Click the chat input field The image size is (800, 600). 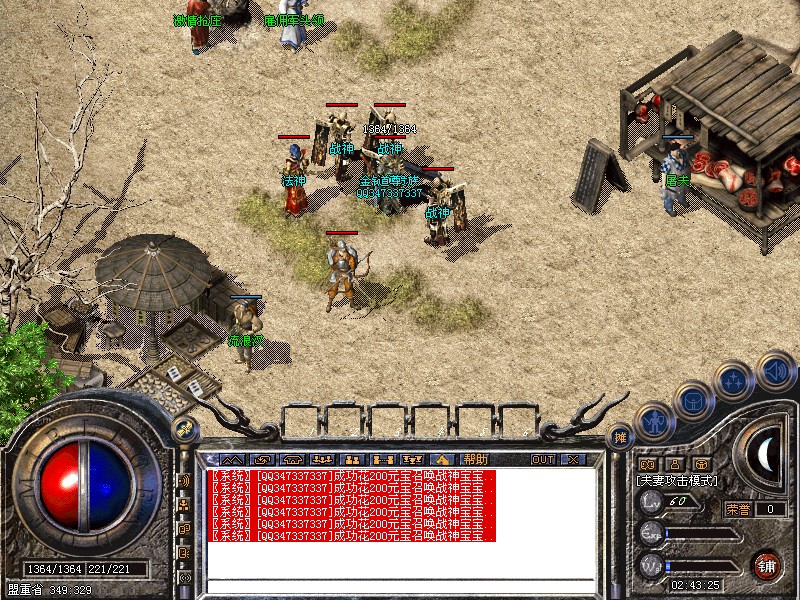click(x=400, y=585)
